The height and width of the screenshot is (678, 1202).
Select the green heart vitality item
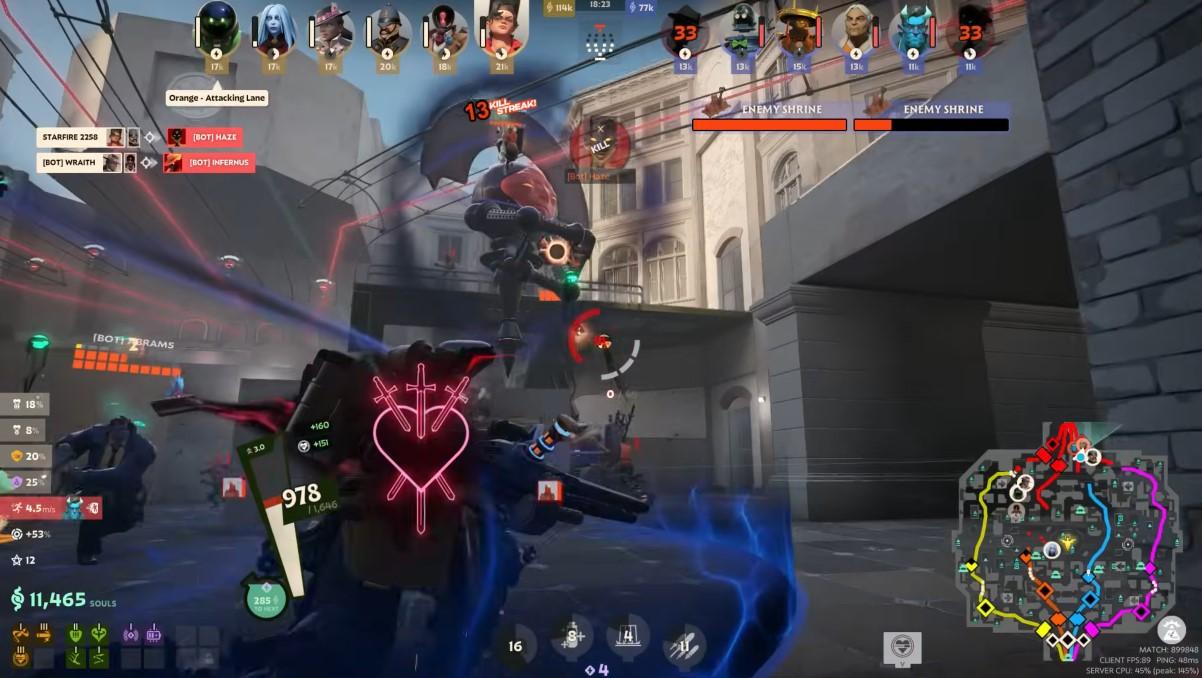coord(98,634)
